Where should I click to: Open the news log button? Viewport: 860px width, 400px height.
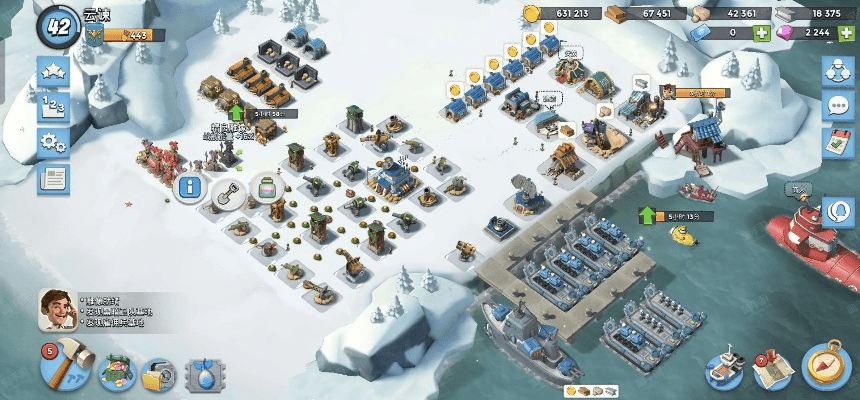[52, 179]
